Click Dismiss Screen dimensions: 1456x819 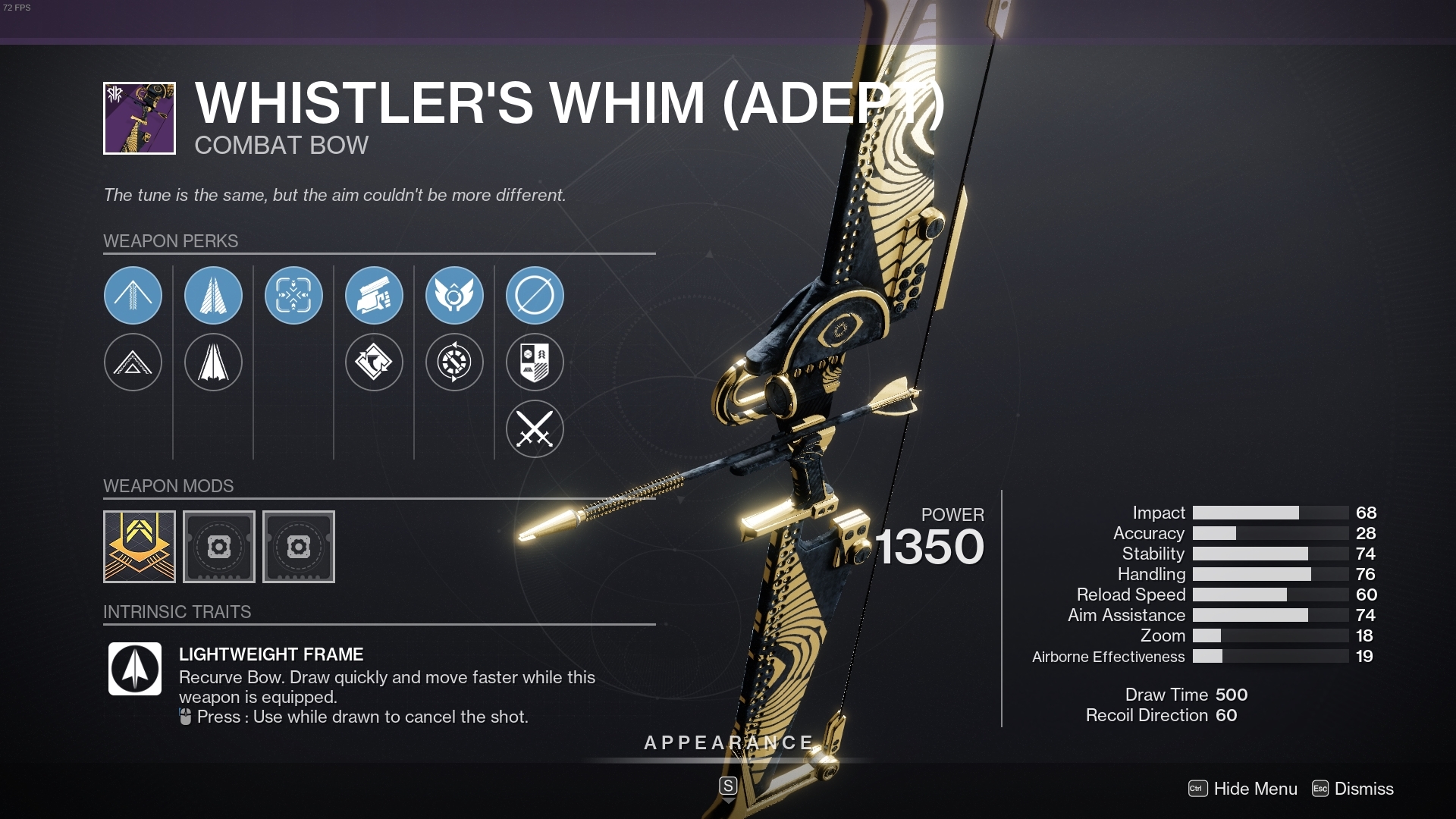tap(1365, 789)
